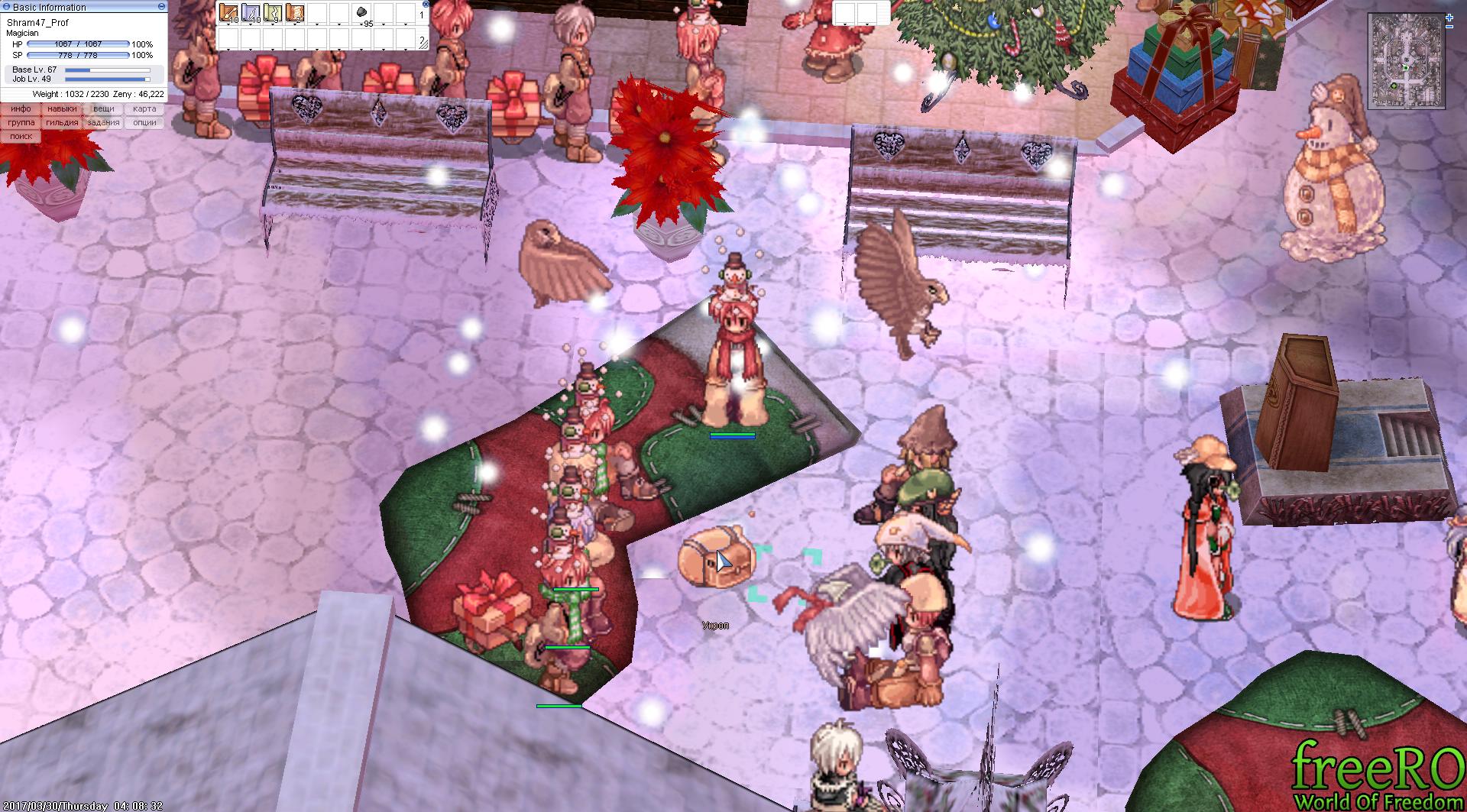Zoom in the minimap with plus button
Viewport: 1467px width, 812px height.
click(x=1449, y=17)
